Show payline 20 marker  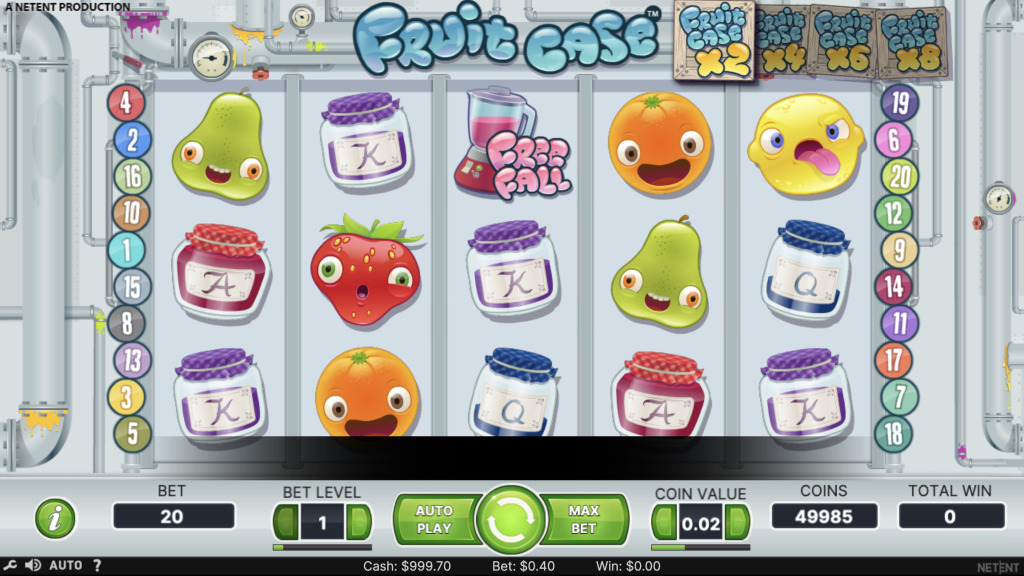pos(899,177)
